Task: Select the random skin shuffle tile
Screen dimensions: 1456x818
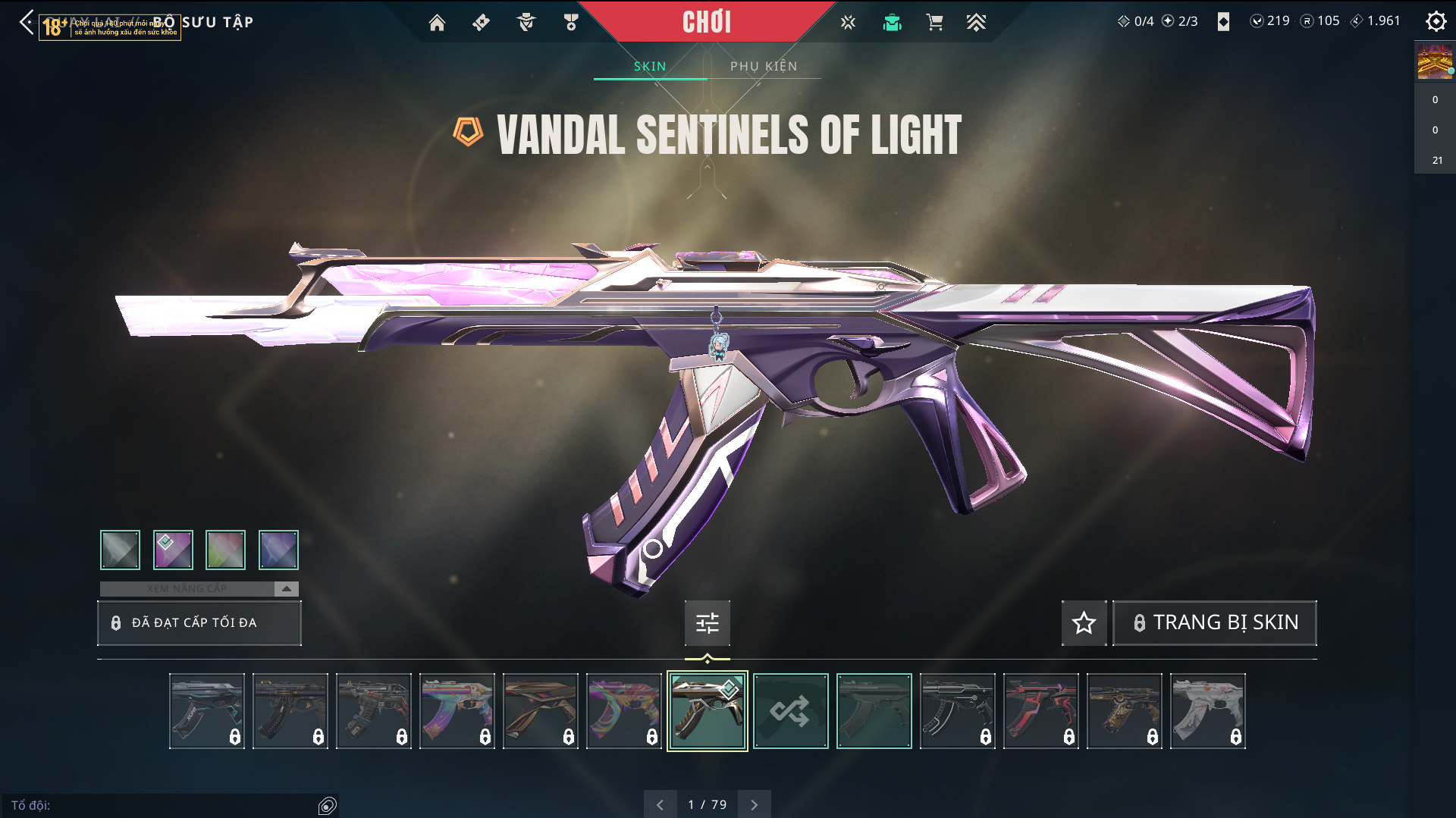Action: tap(790, 711)
